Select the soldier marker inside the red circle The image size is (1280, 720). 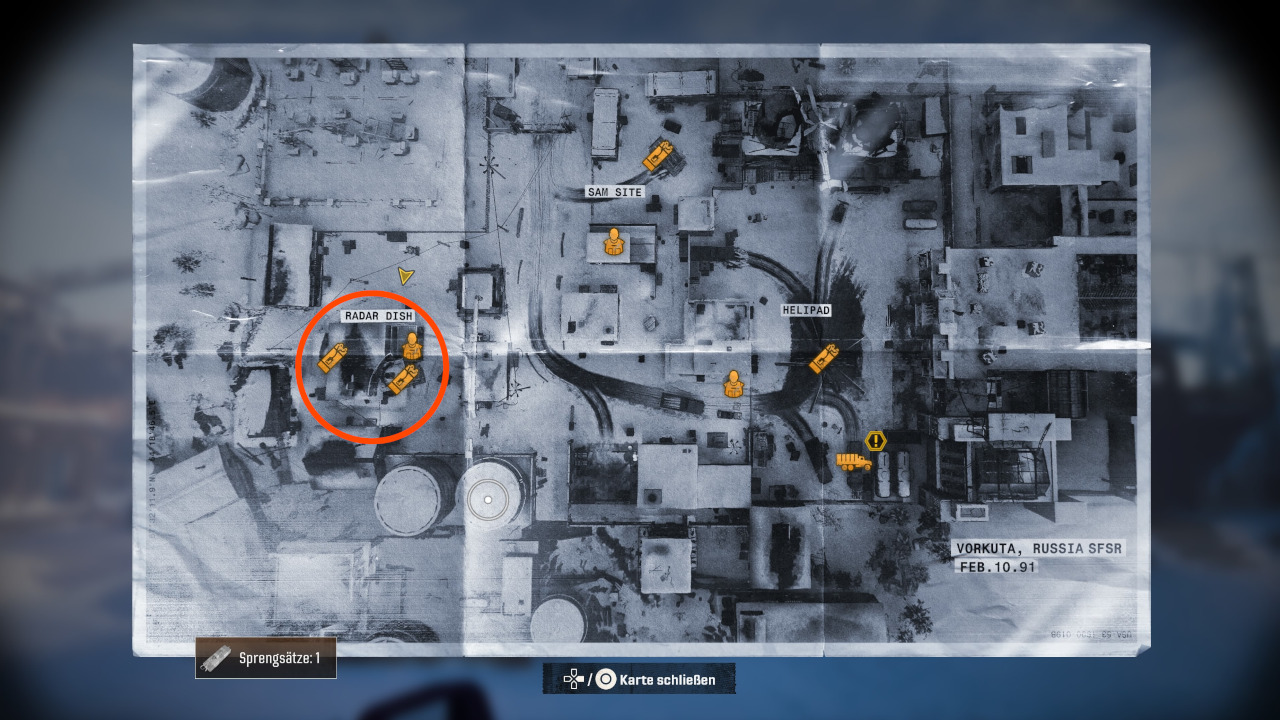[412, 347]
